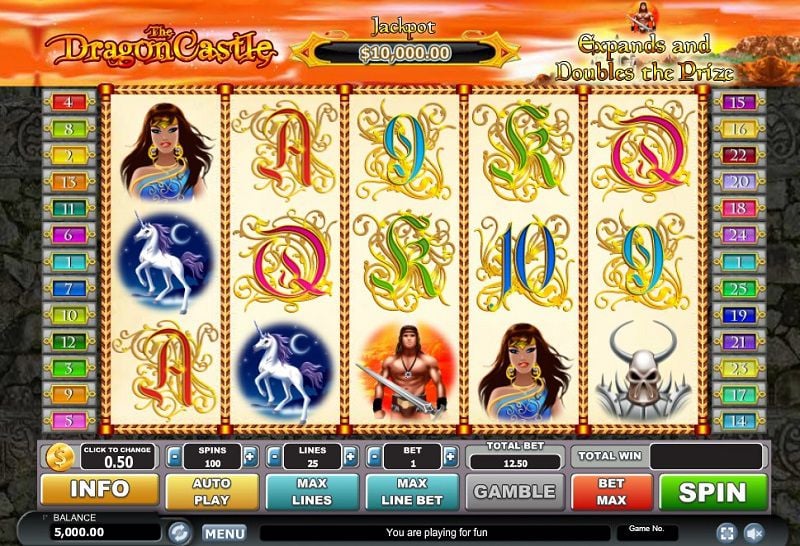800x546 pixels.
Task: Reduce the number of lines
Action: click(273, 457)
